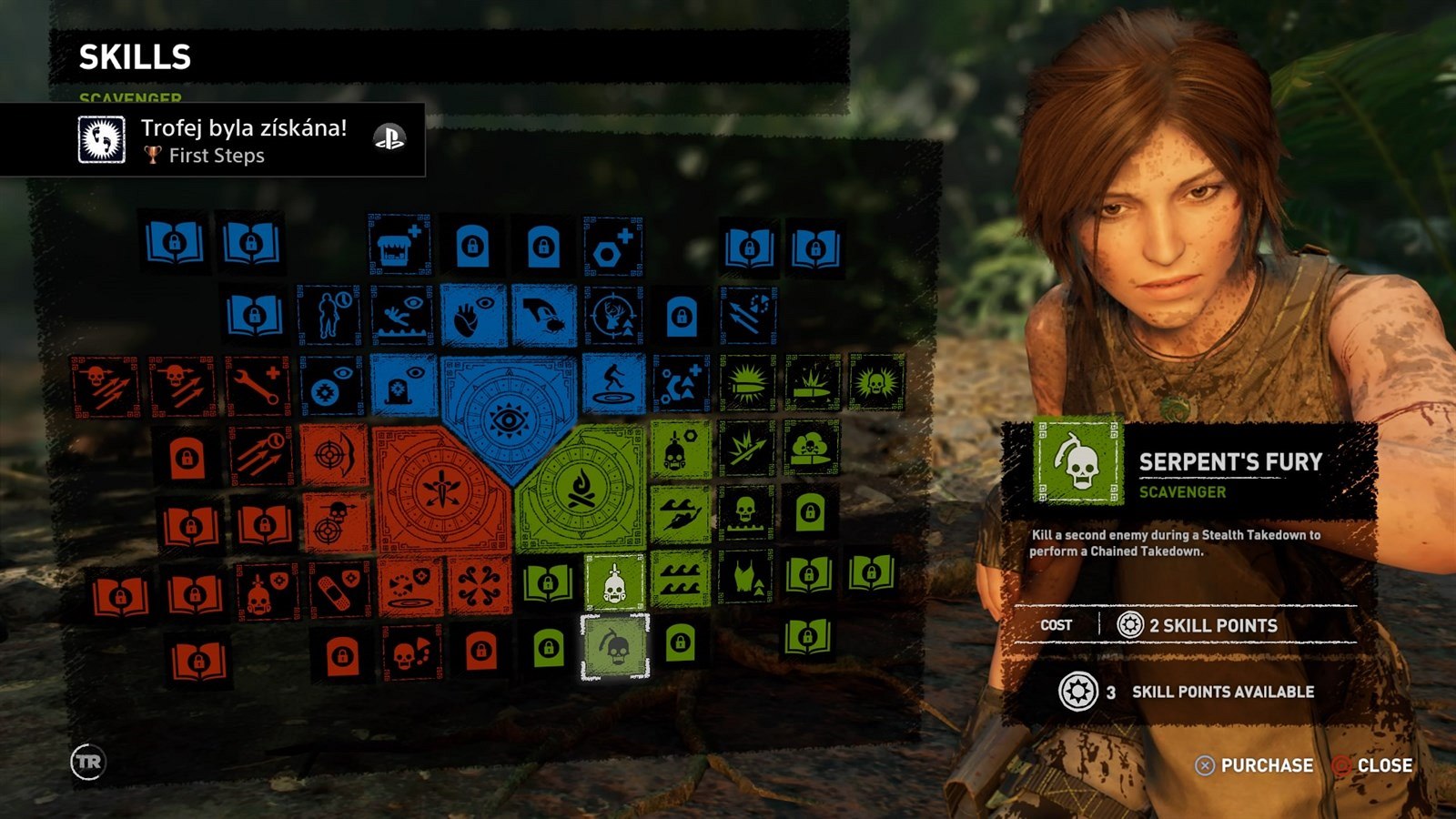The height and width of the screenshot is (819, 1456).
Task: Close the Skills screen
Action: click(x=1372, y=765)
